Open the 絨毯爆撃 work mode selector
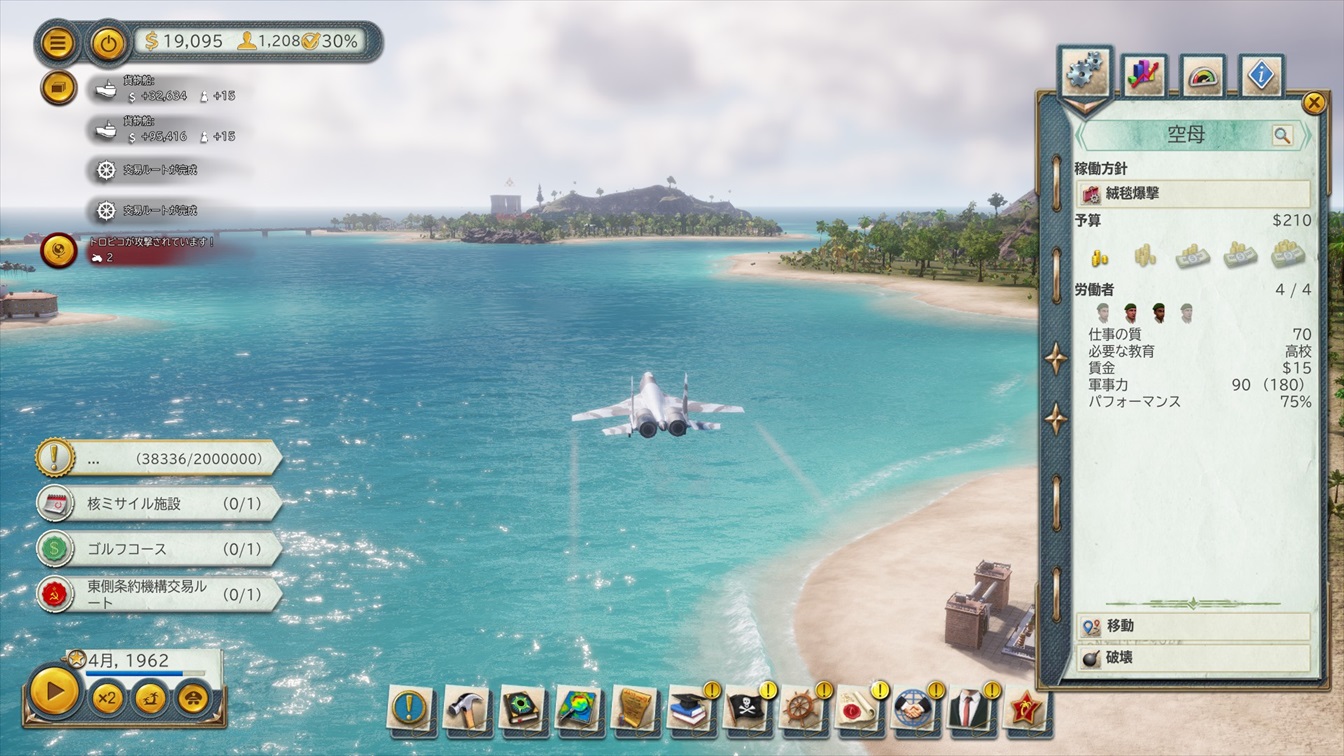 1193,194
